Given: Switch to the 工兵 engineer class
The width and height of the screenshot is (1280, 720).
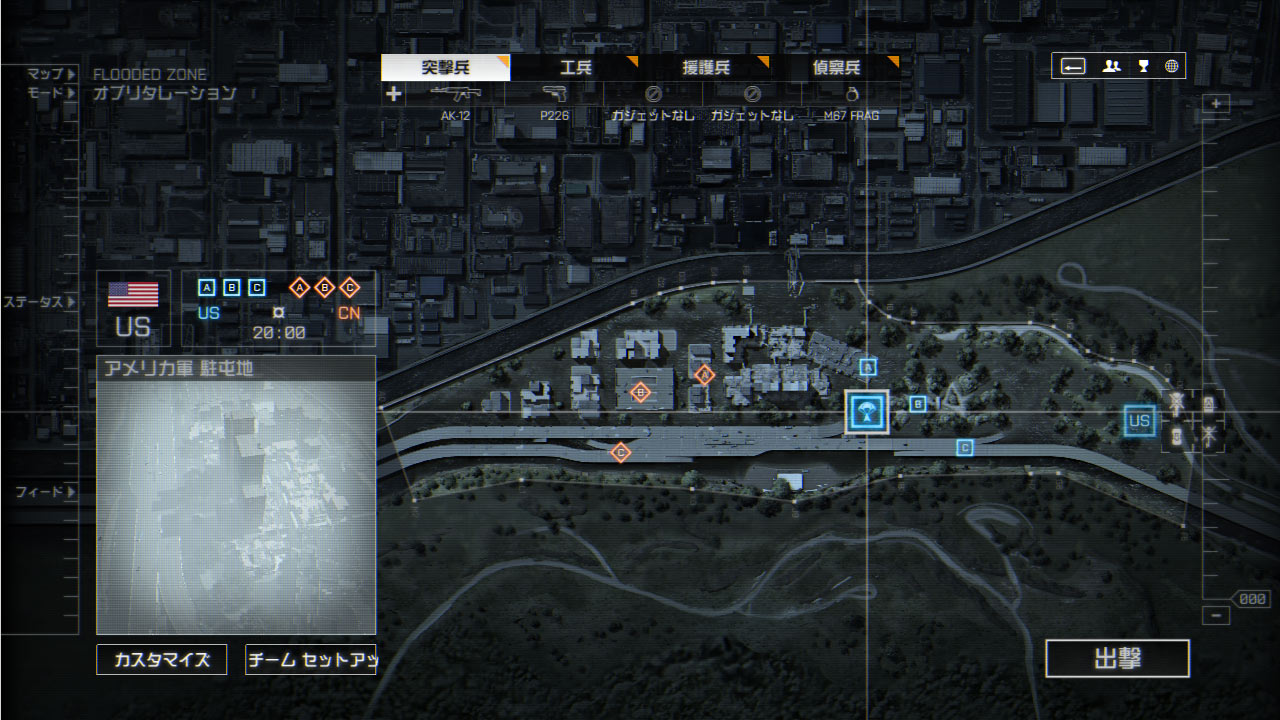Looking at the screenshot, I should [x=576, y=68].
